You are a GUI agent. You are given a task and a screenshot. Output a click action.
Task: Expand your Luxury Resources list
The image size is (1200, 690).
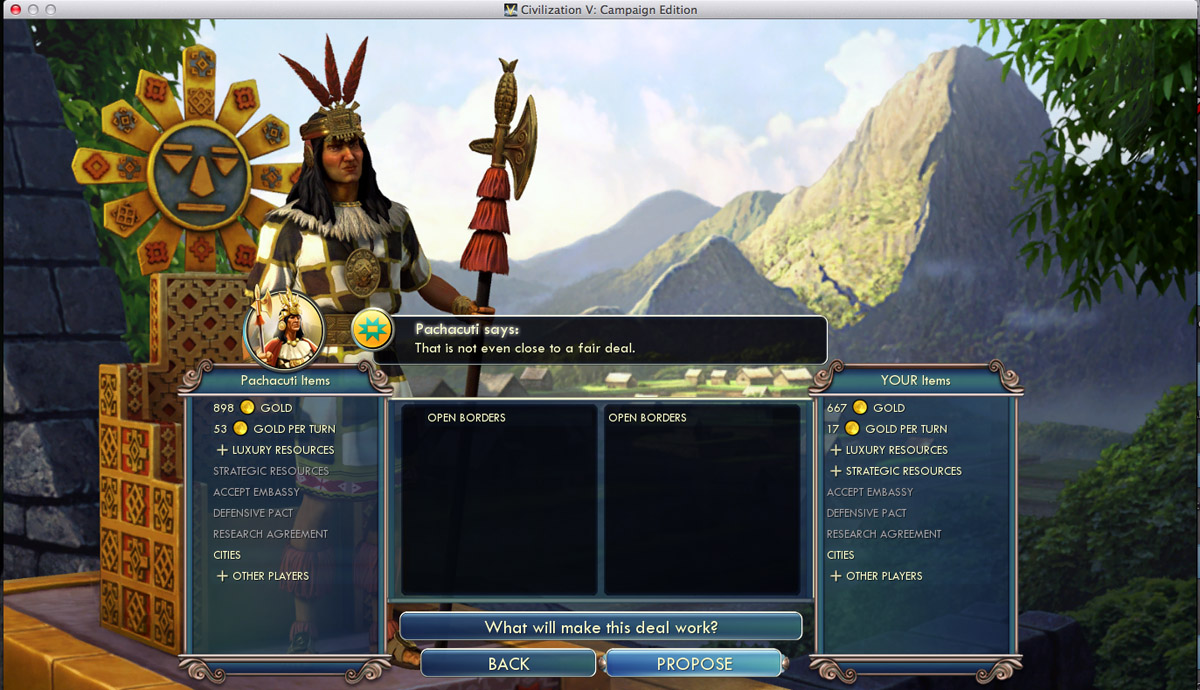(889, 450)
